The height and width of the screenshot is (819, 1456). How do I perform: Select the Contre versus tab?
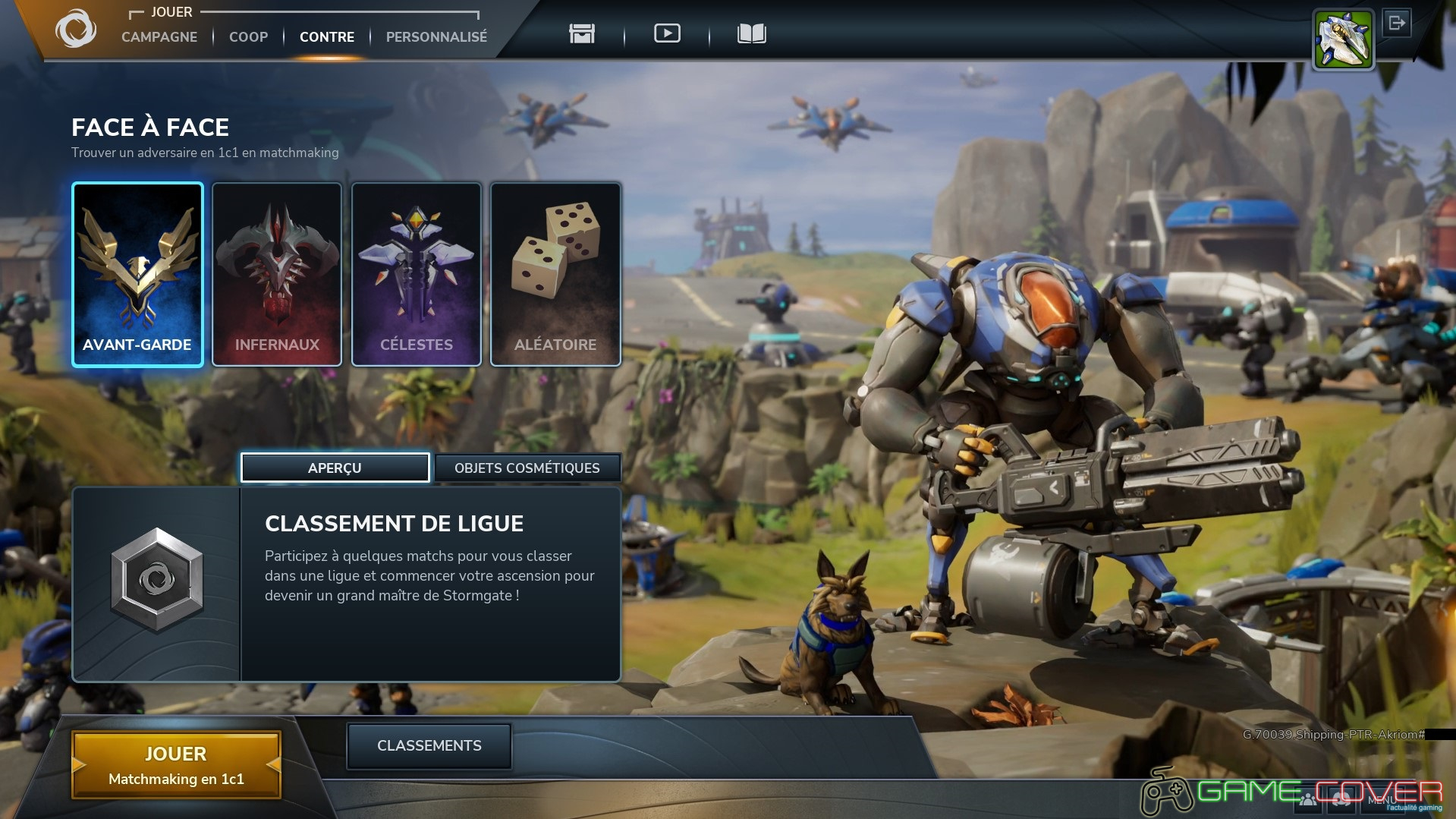click(x=327, y=36)
